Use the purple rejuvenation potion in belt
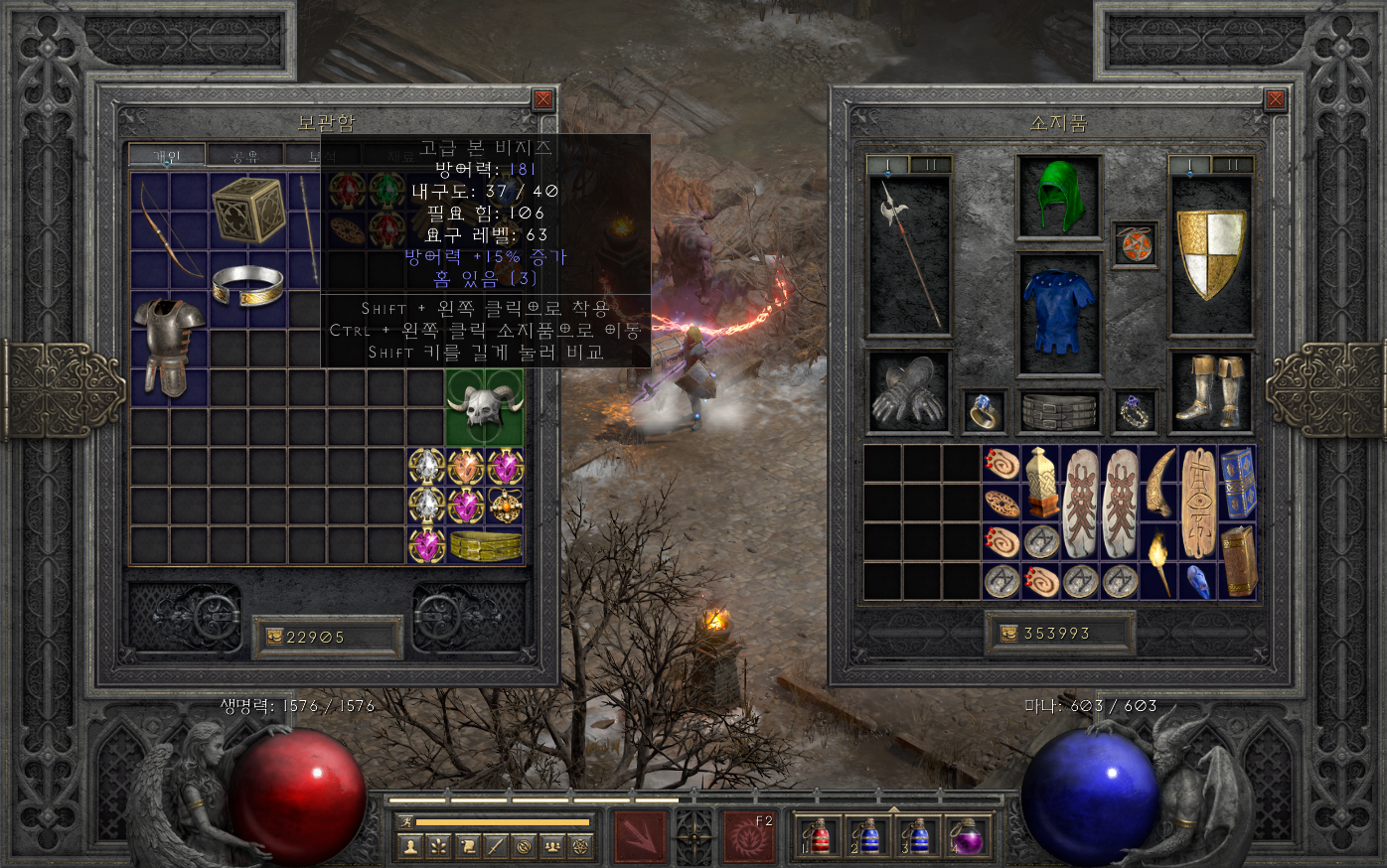This screenshot has height=868, width=1387. coord(967,836)
